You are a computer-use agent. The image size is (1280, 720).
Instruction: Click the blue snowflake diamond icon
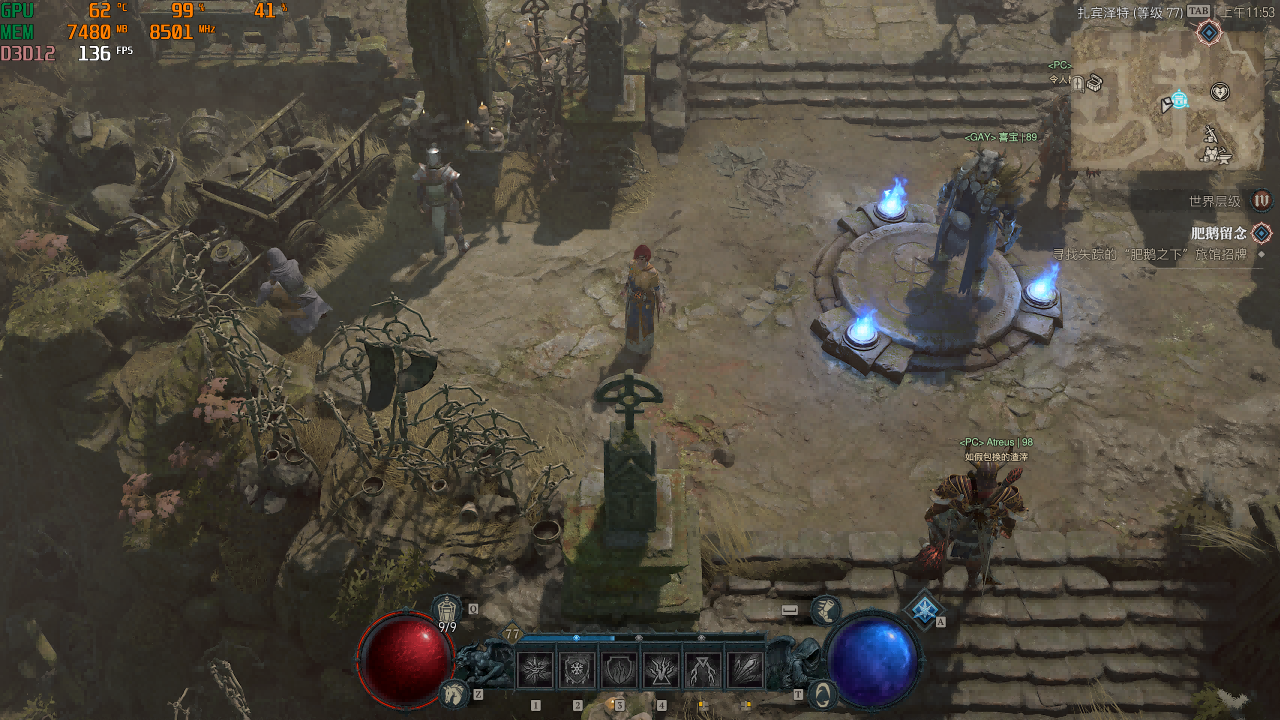[x=926, y=608]
